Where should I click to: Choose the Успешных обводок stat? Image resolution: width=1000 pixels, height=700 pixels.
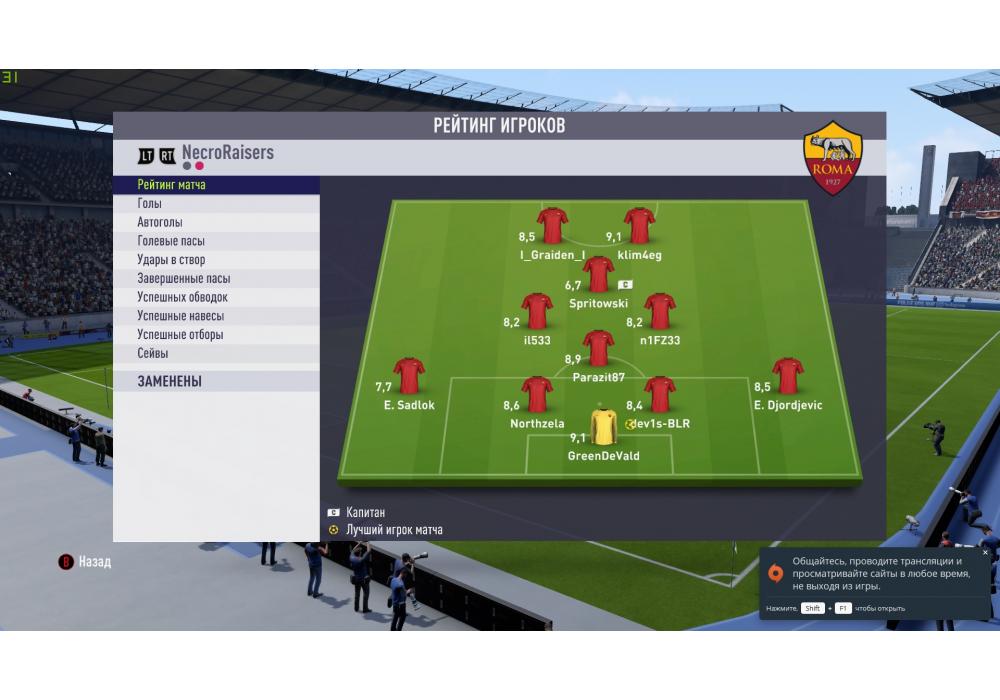(183, 297)
